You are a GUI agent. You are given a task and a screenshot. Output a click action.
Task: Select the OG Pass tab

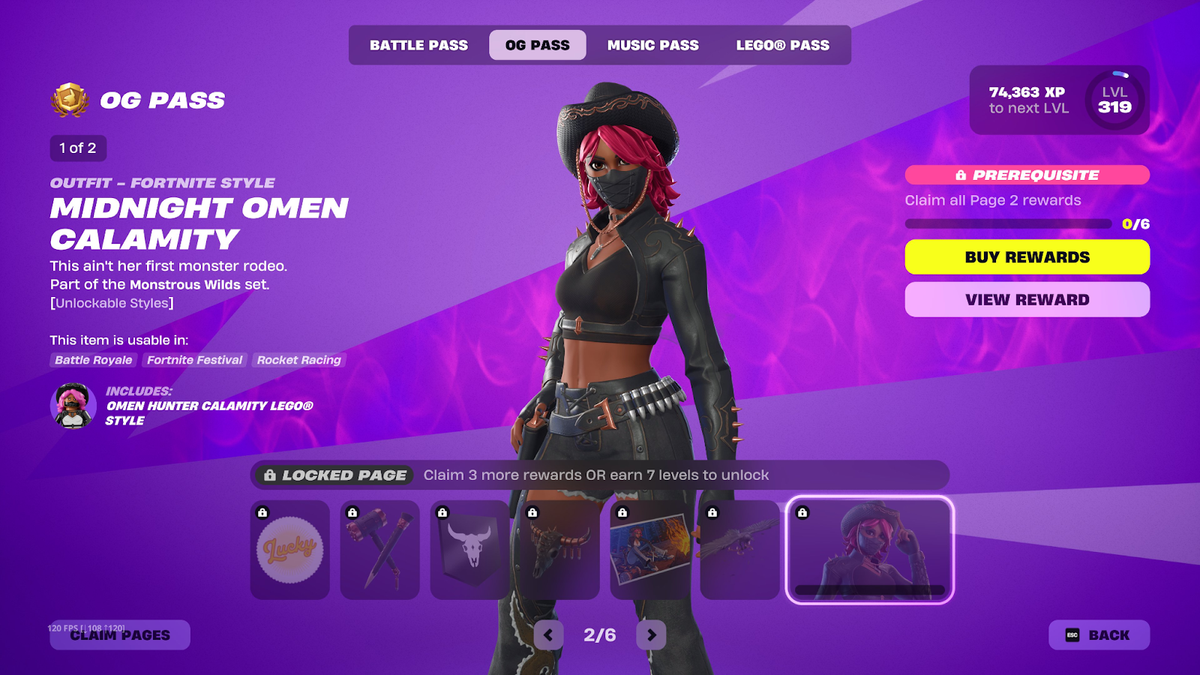tap(537, 45)
